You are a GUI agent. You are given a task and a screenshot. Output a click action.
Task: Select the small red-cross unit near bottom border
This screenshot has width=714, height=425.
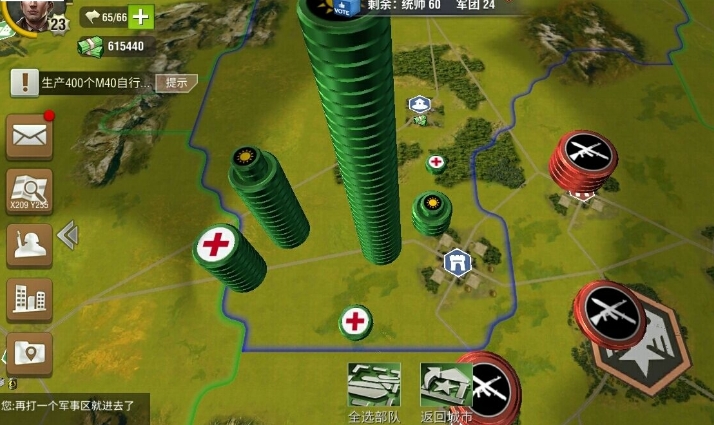(x=355, y=322)
